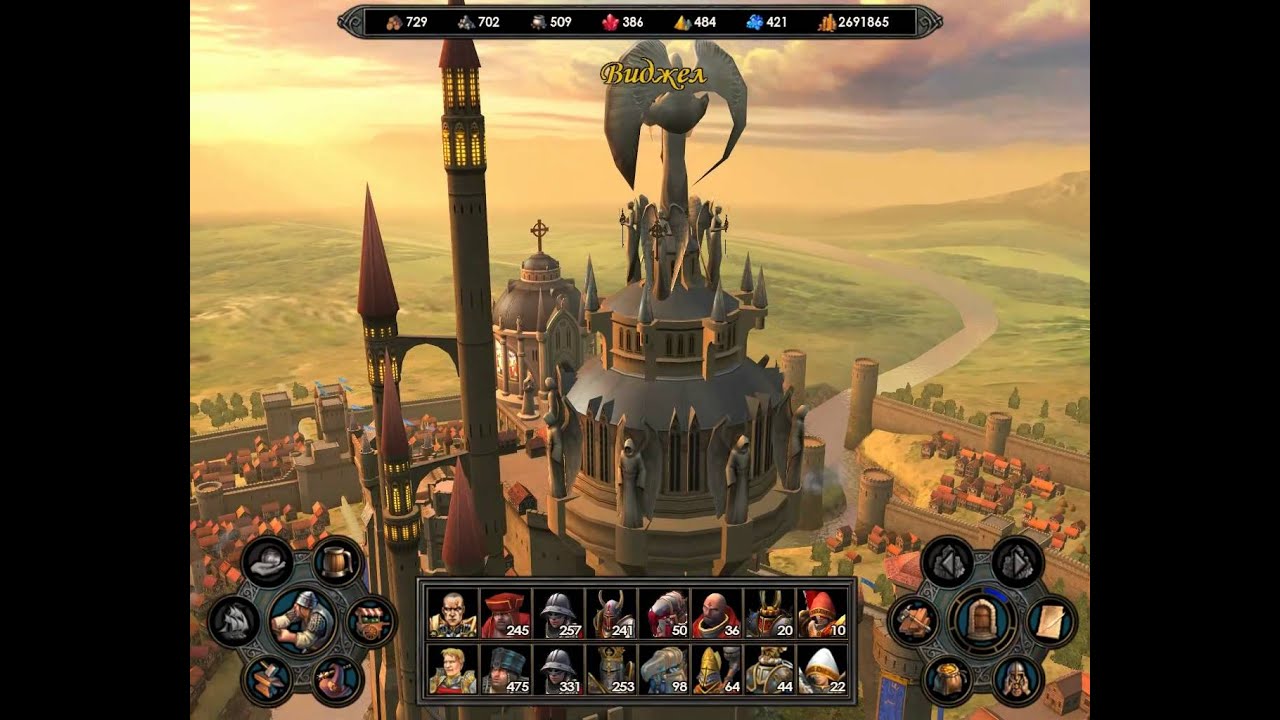Open the marketplace cart icon

click(371, 621)
